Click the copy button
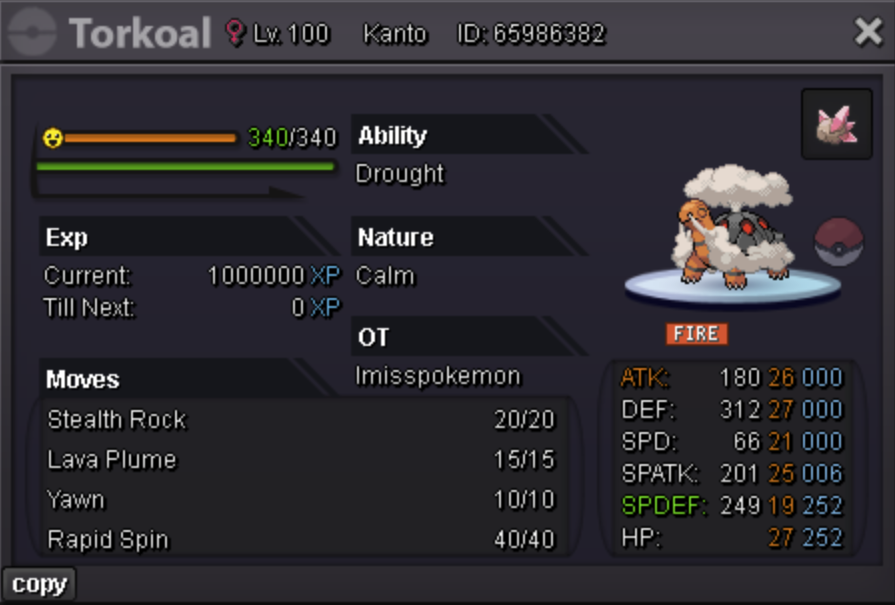Viewport: 895px width, 605px height. pos(39,585)
